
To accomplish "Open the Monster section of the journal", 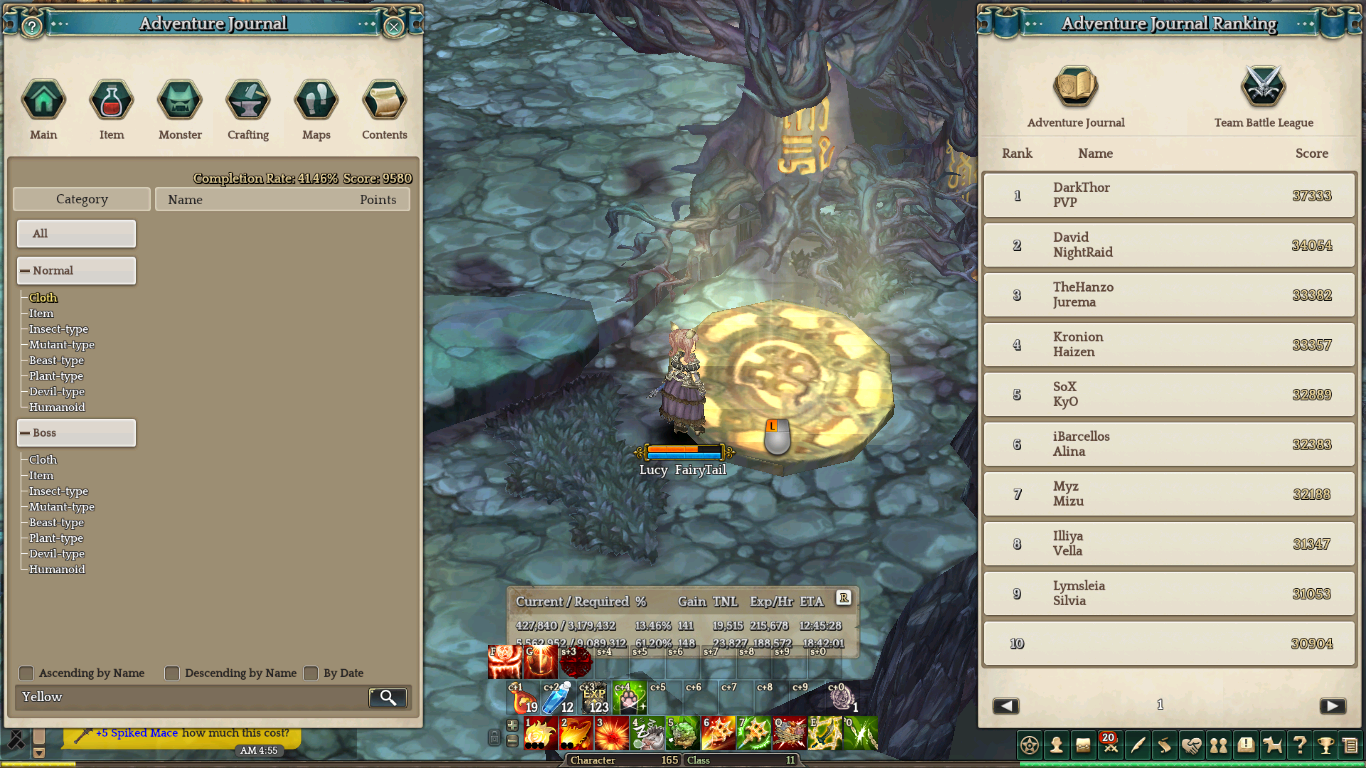I will coord(180,100).
